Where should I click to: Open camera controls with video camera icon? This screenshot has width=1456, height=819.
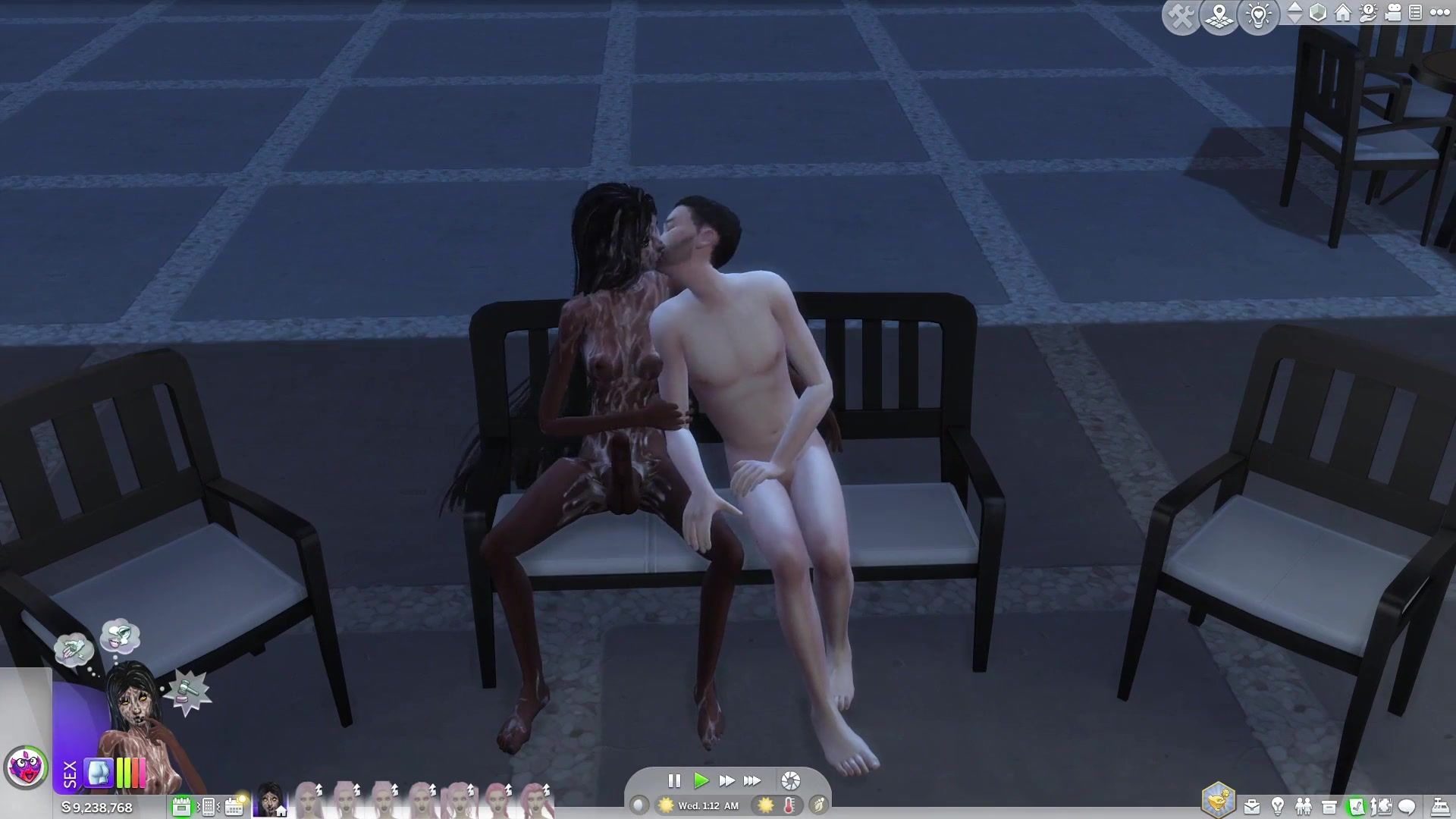(1393, 13)
